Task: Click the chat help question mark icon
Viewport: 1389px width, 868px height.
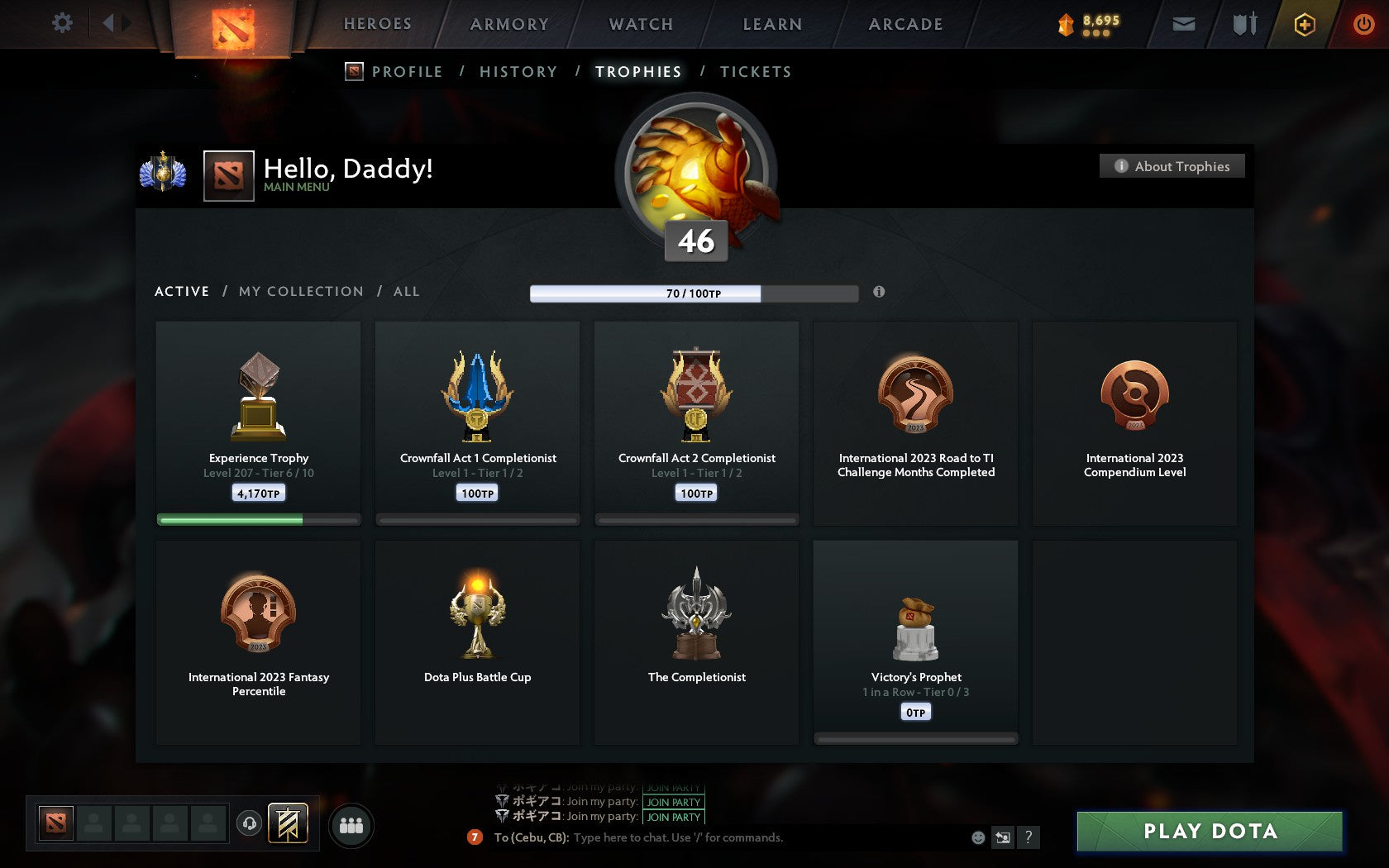Action: point(1028,837)
